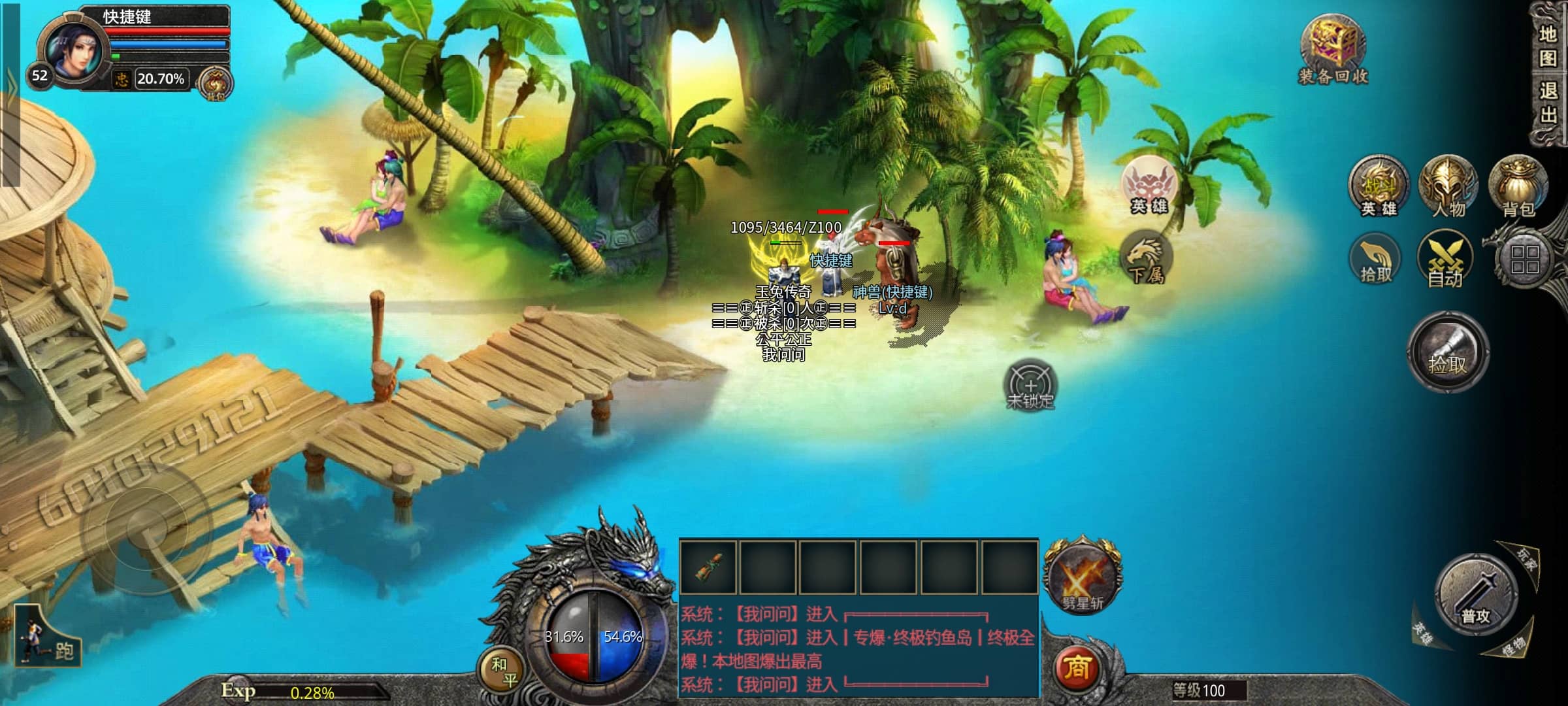This screenshot has height=706, width=1568.
Task: Open the 地图 map button
Action: tap(1548, 46)
